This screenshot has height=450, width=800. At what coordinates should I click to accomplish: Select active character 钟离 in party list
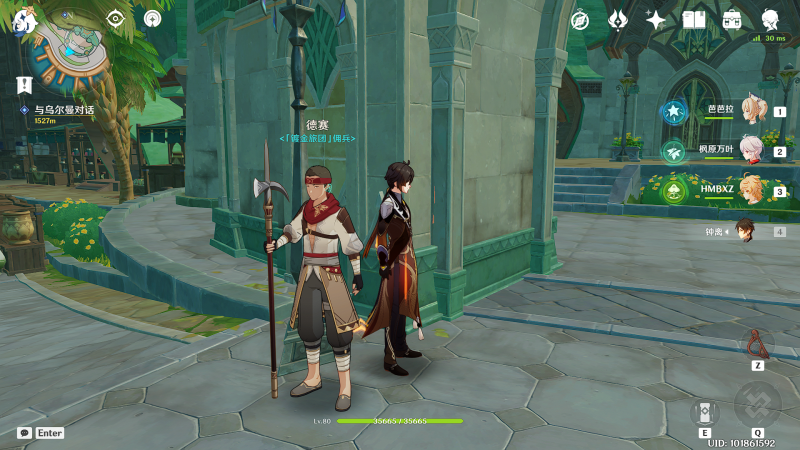[746, 231]
